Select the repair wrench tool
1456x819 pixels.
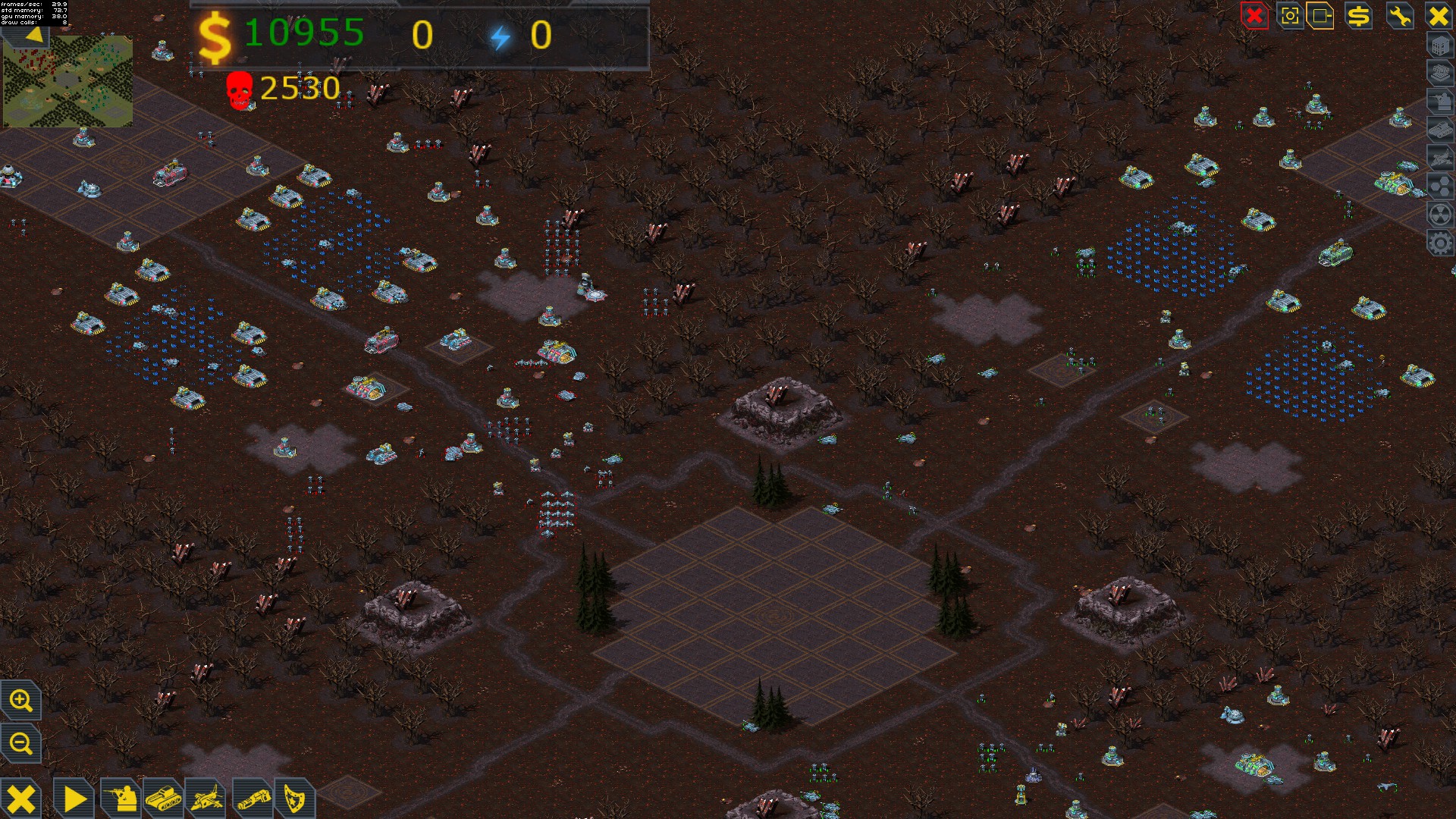pyautogui.click(x=1400, y=17)
